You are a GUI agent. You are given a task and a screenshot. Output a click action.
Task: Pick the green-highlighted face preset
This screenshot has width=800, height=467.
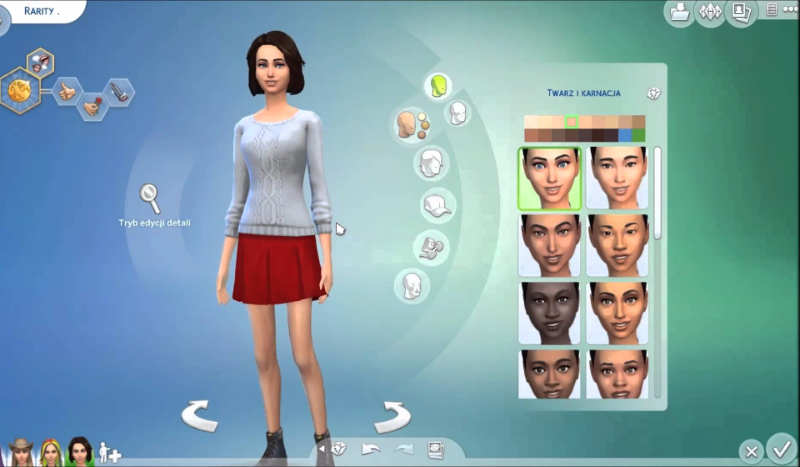point(549,178)
